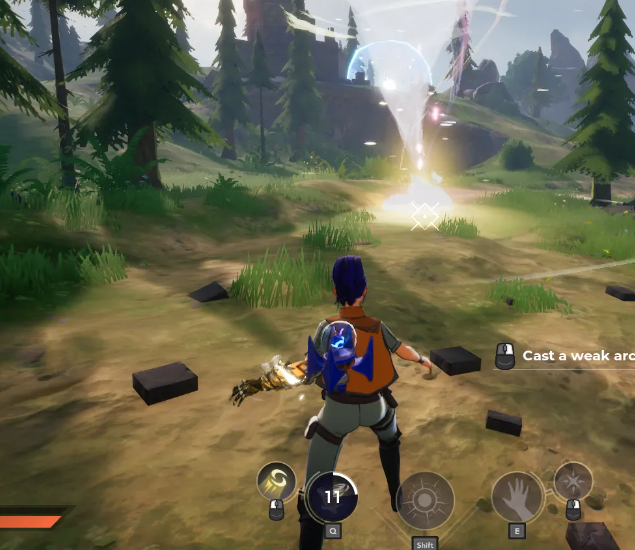Trigger the sunburst ability icon
The width and height of the screenshot is (635, 550).
coord(425,500)
